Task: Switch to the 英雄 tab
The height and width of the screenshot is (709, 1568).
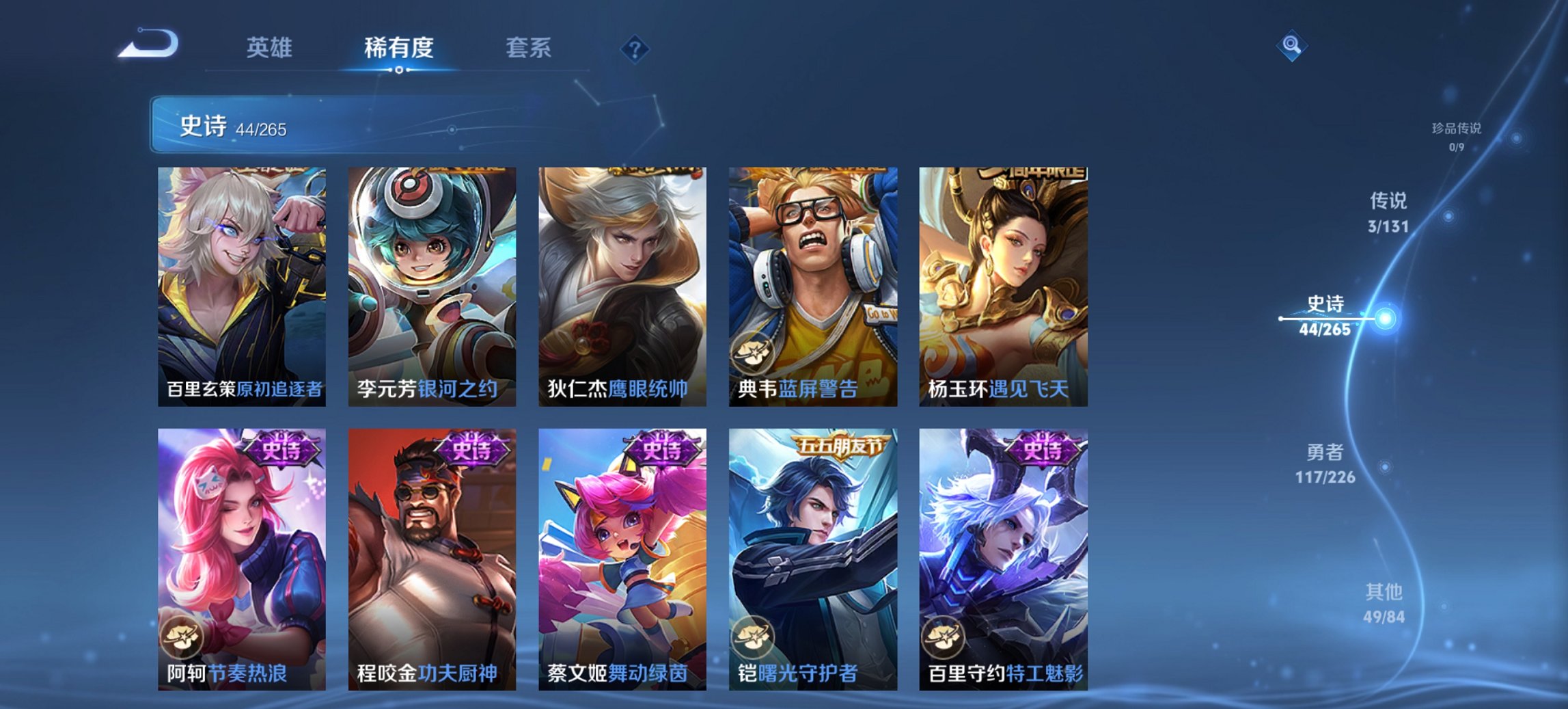Action: point(271,48)
